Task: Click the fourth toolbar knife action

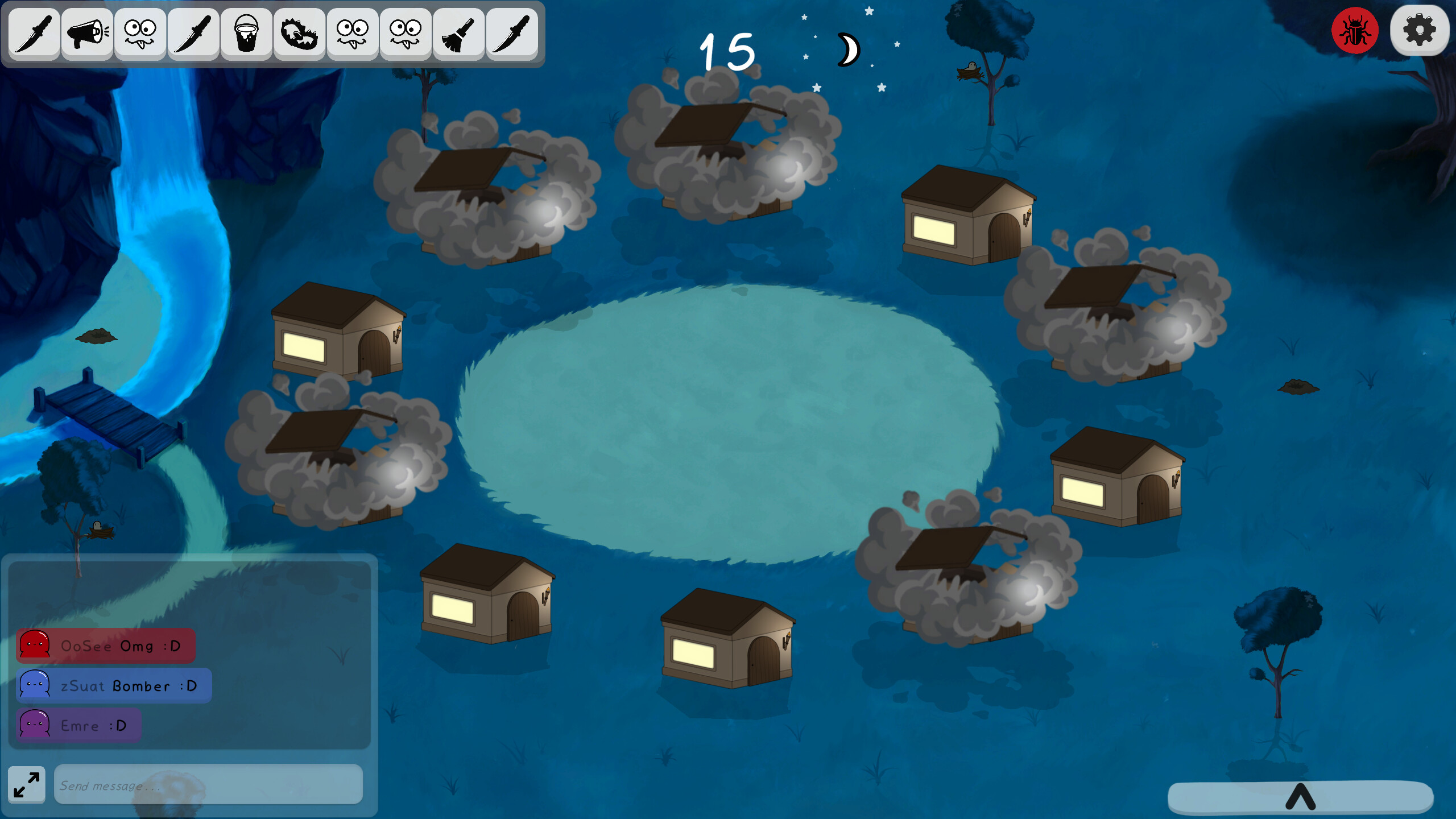Action: point(192,33)
